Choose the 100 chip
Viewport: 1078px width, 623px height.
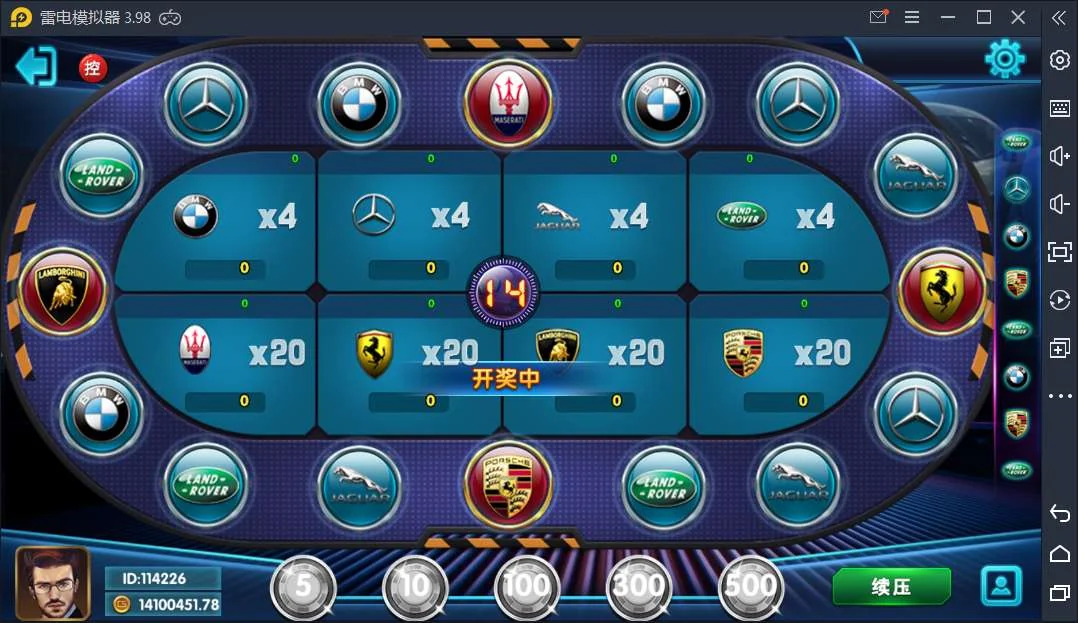point(527,587)
